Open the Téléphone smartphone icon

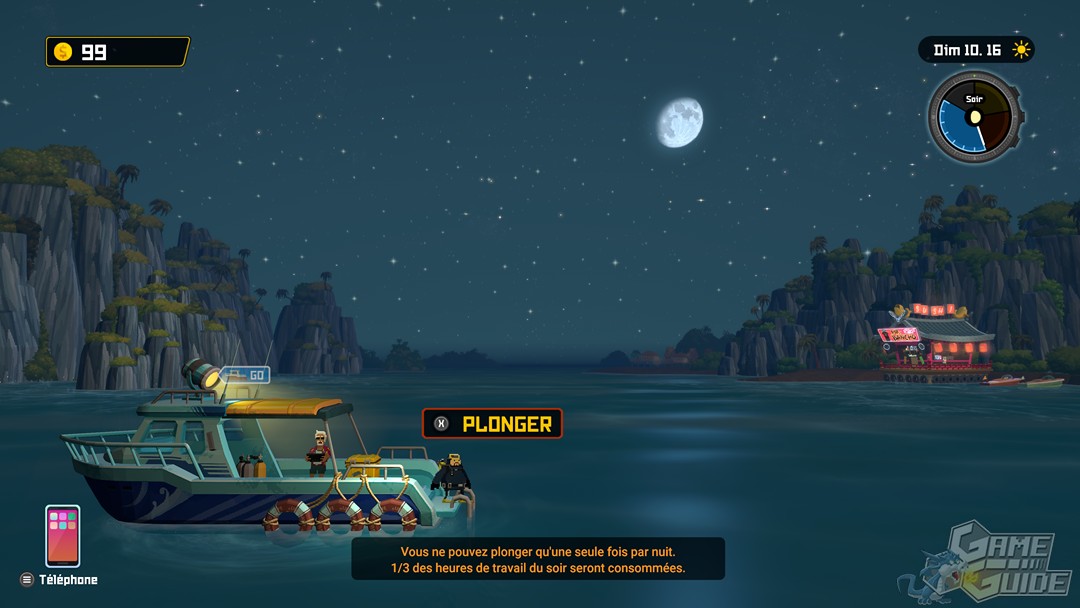point(62,536)
